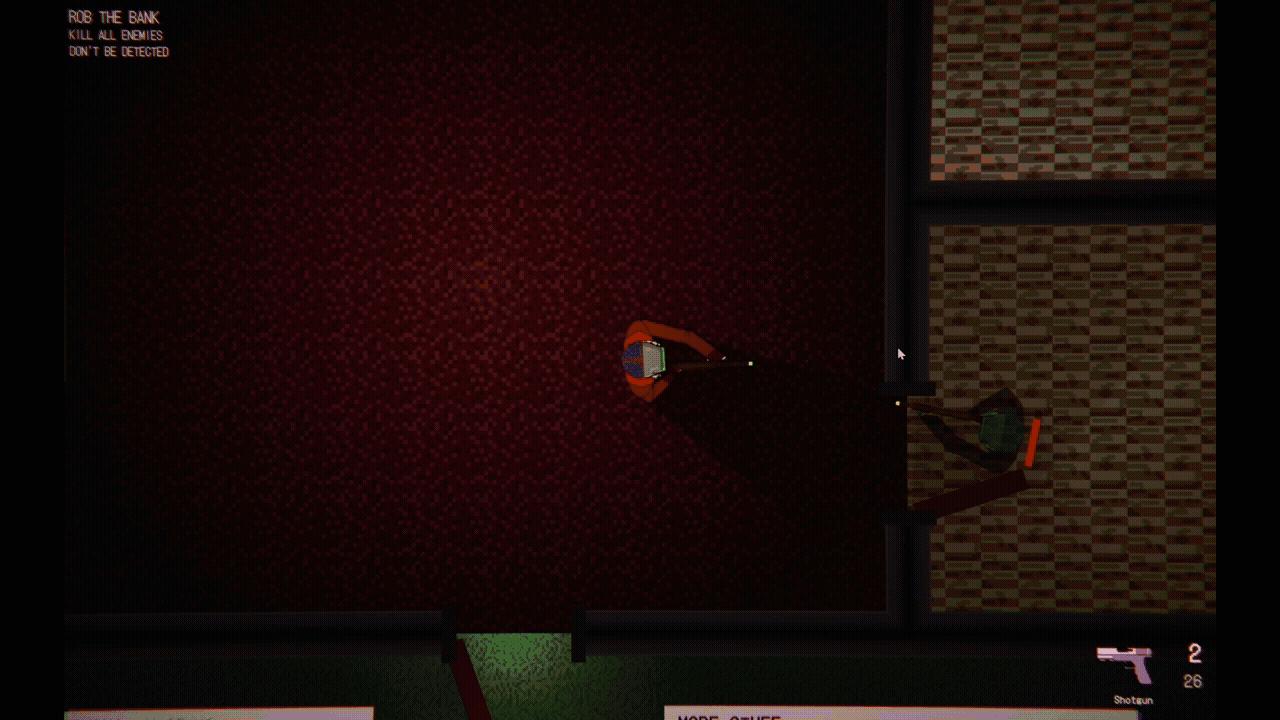The height and width of the screenshot is (720, 1280).
Task: Select the pistol weapon icon
Action: tap(1123, 662)
